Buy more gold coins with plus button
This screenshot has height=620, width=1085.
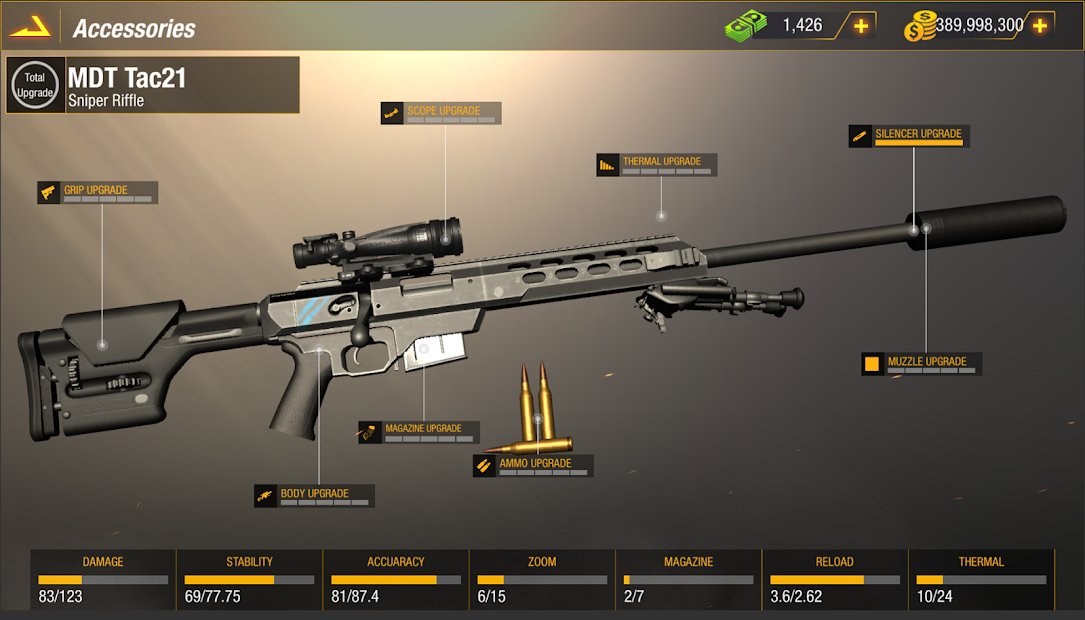pyautogui.click(x=1040, y=26)
